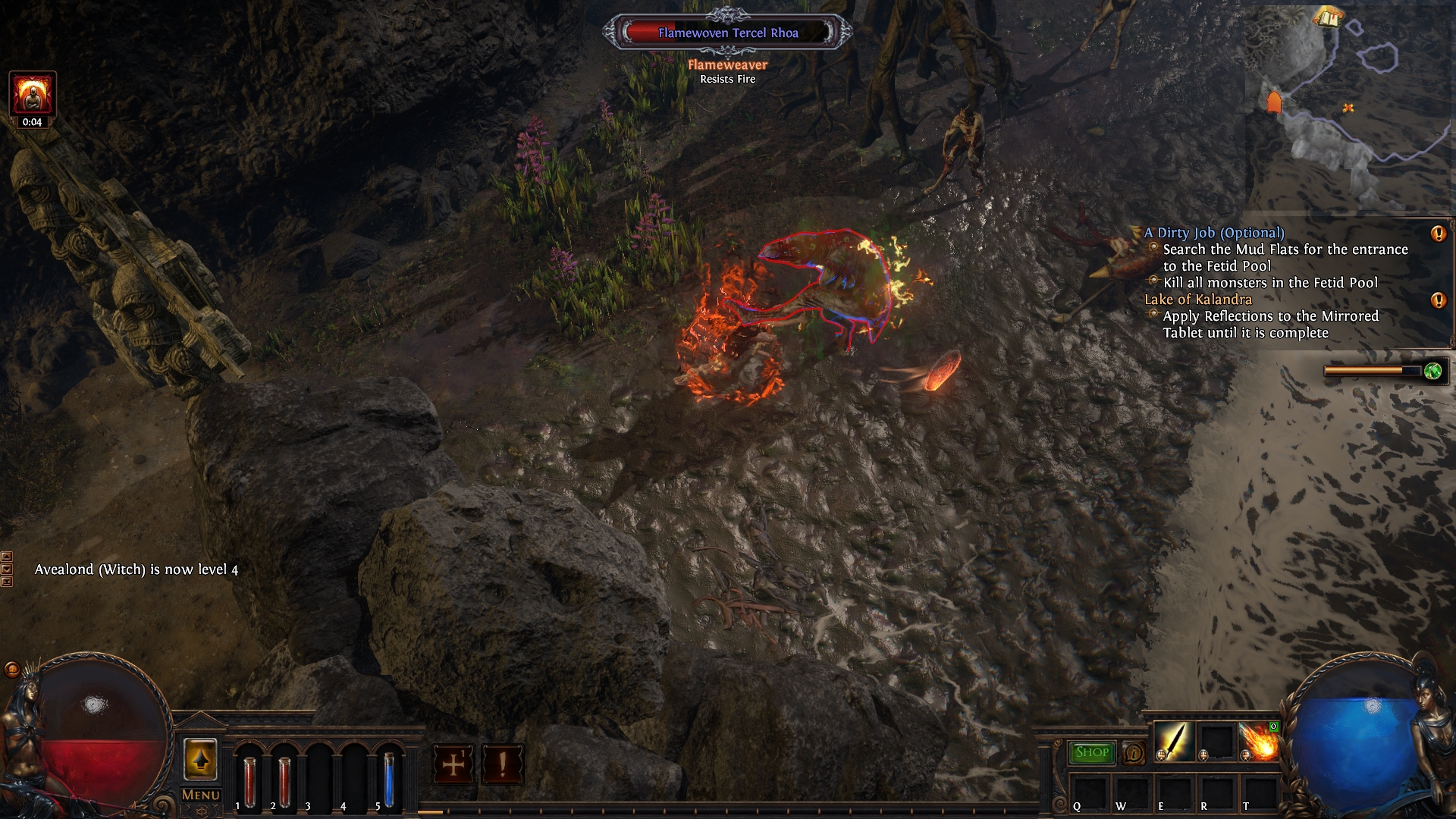Select the Lake of Kalandra quest title
The height and width of the screenshot is (819, 1456).
click(x=1198, y=300)
